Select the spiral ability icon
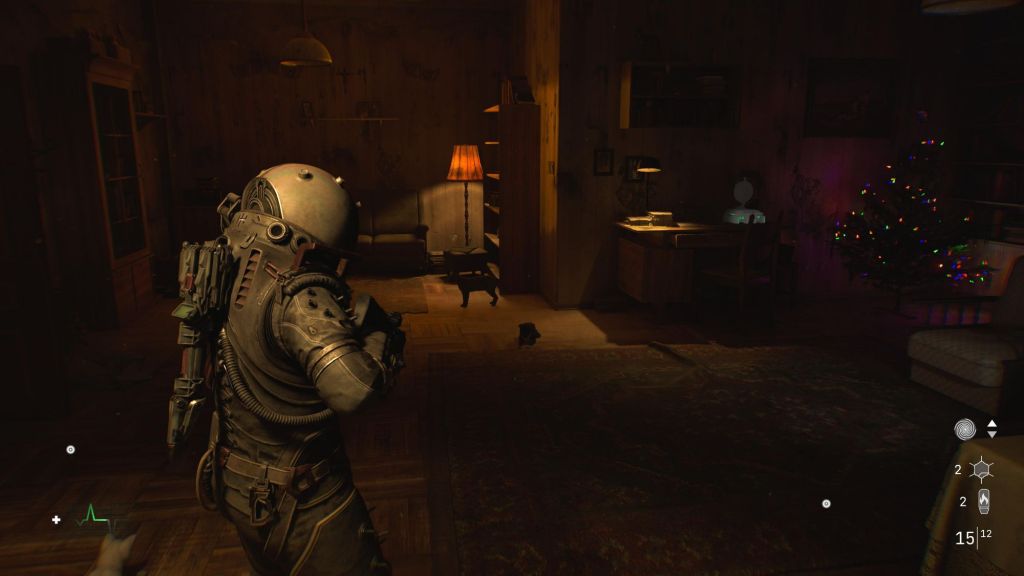This screenshot has height=576, width=1024. [x=965, y=429]
